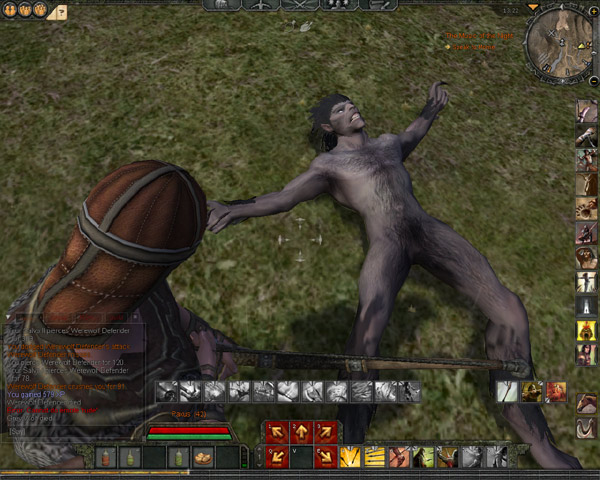Screen dimensions: 600x480
Task: Select the yellow glowing figure buff icon
Action: [x=586, y=331]
